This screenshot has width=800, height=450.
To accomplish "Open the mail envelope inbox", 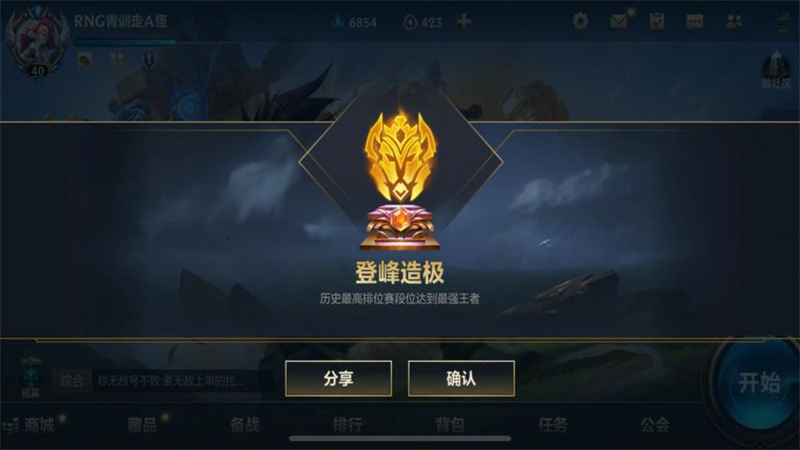I will point(619,21).
